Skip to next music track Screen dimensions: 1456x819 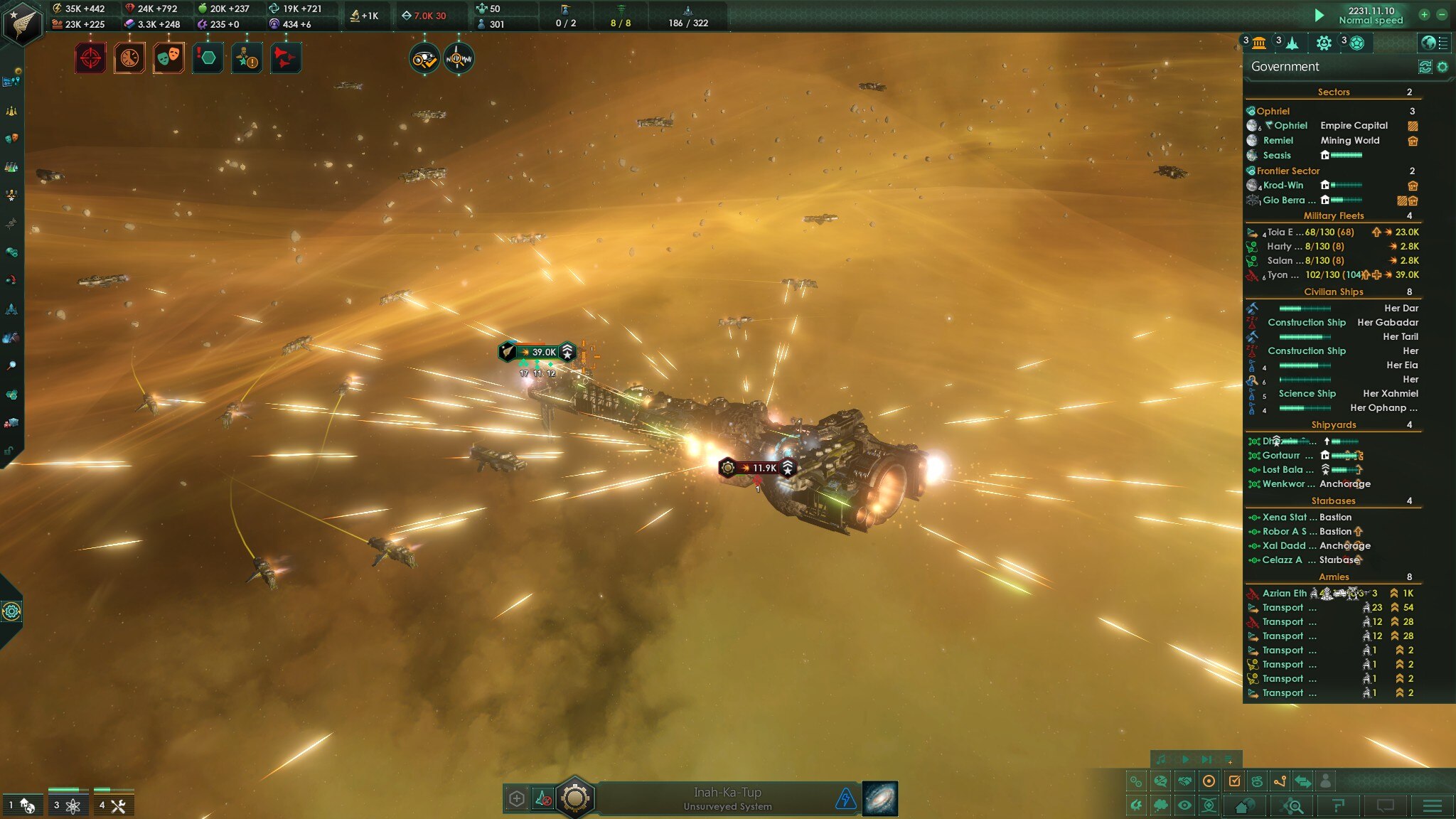click(1206, 759)
